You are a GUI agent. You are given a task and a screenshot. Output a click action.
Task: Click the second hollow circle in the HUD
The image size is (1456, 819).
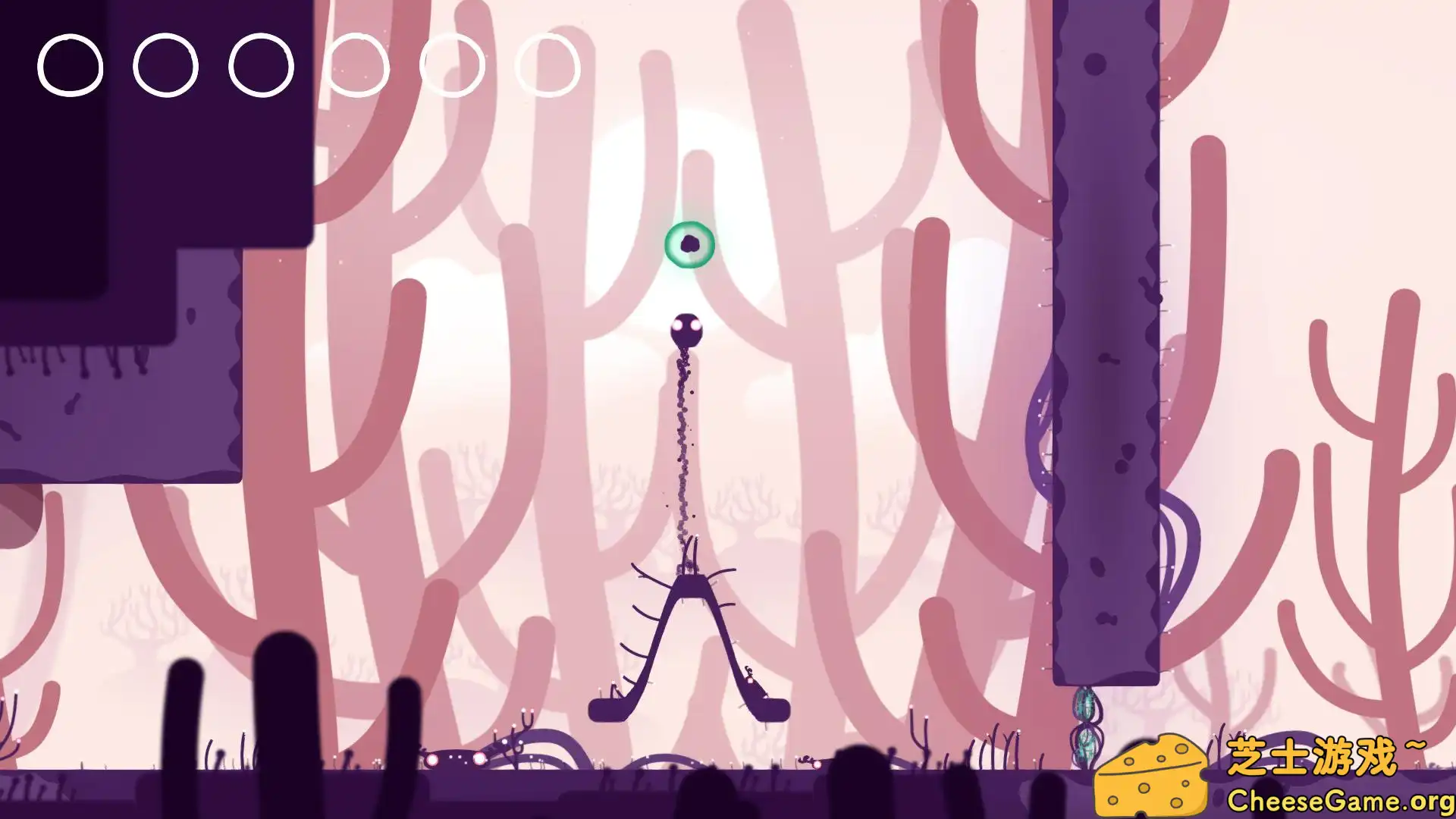(x=164, y=66)
